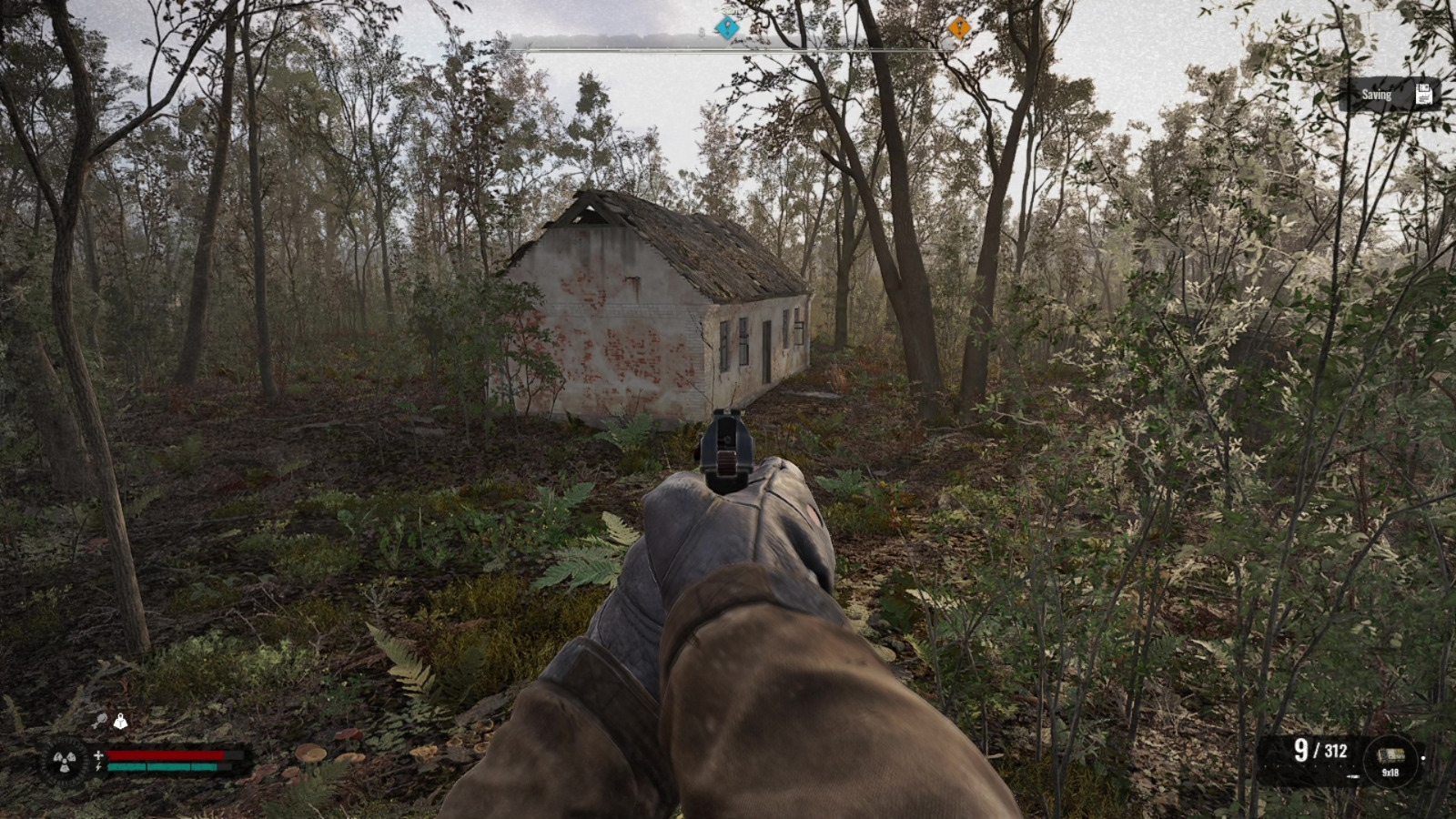
Task: Select the 9x18 caliber text label
Action: tap(1390, 773)
